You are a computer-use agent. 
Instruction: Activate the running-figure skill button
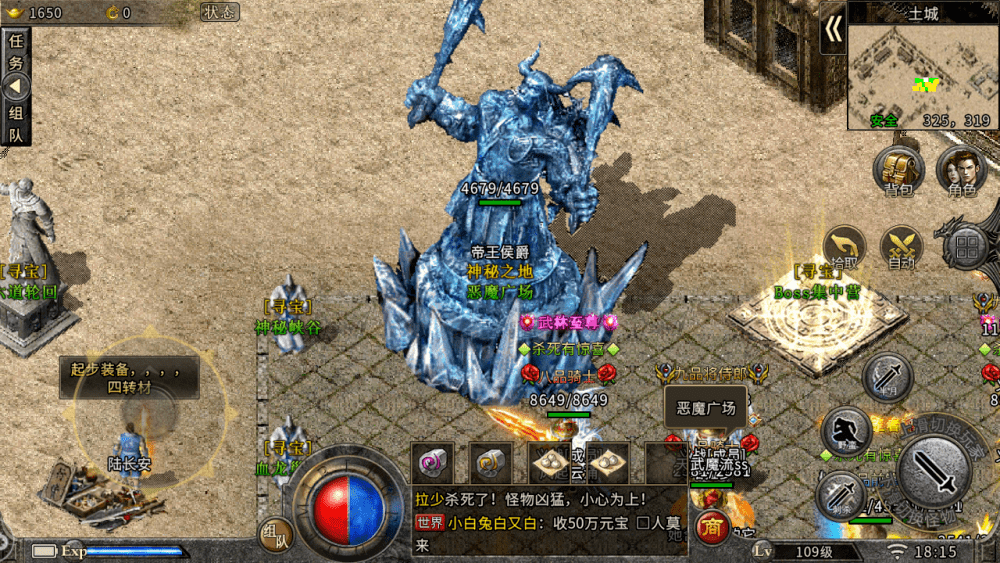coord(846,432)
